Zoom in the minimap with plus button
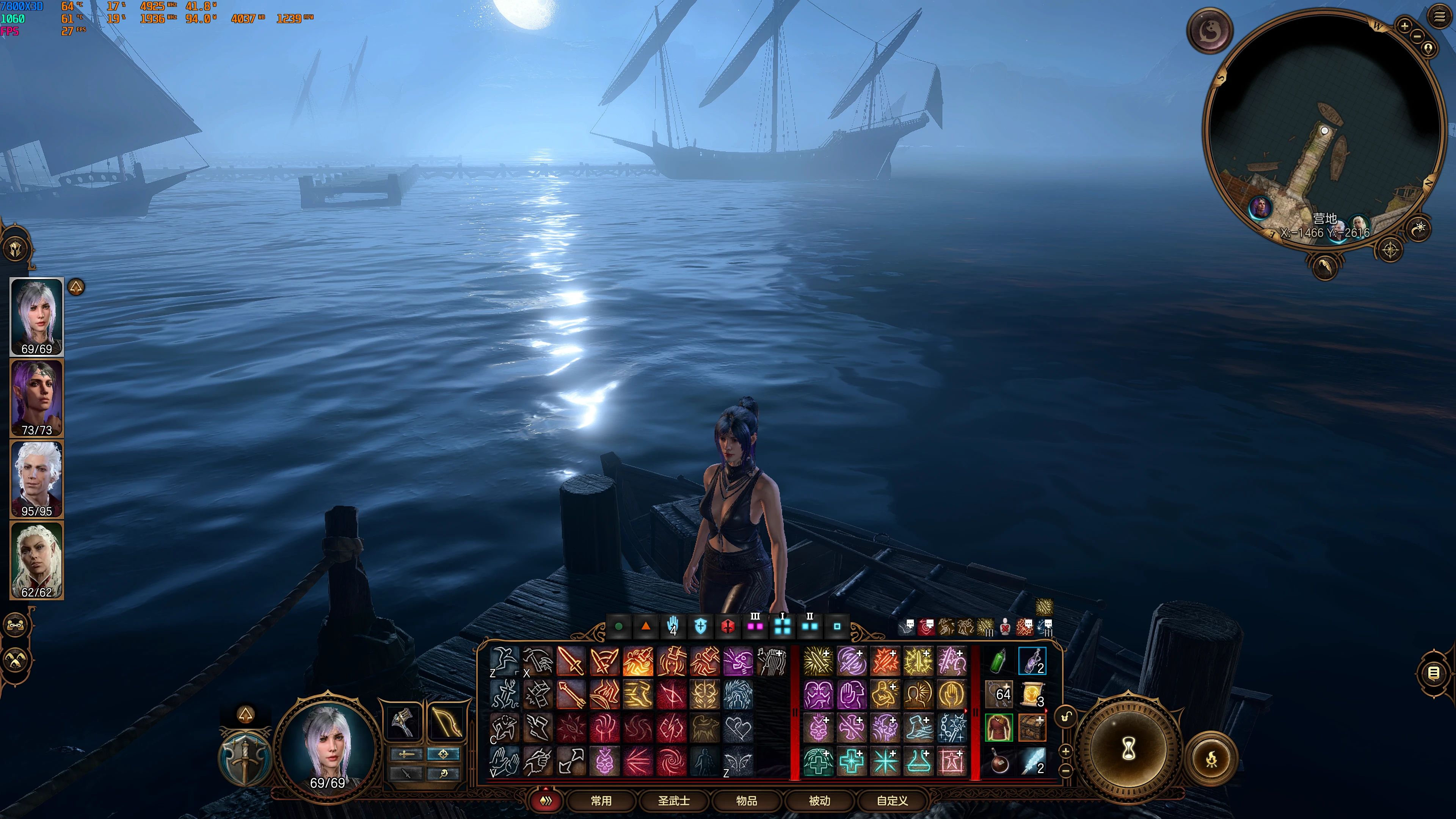1456x819 pixels. 1404,25
